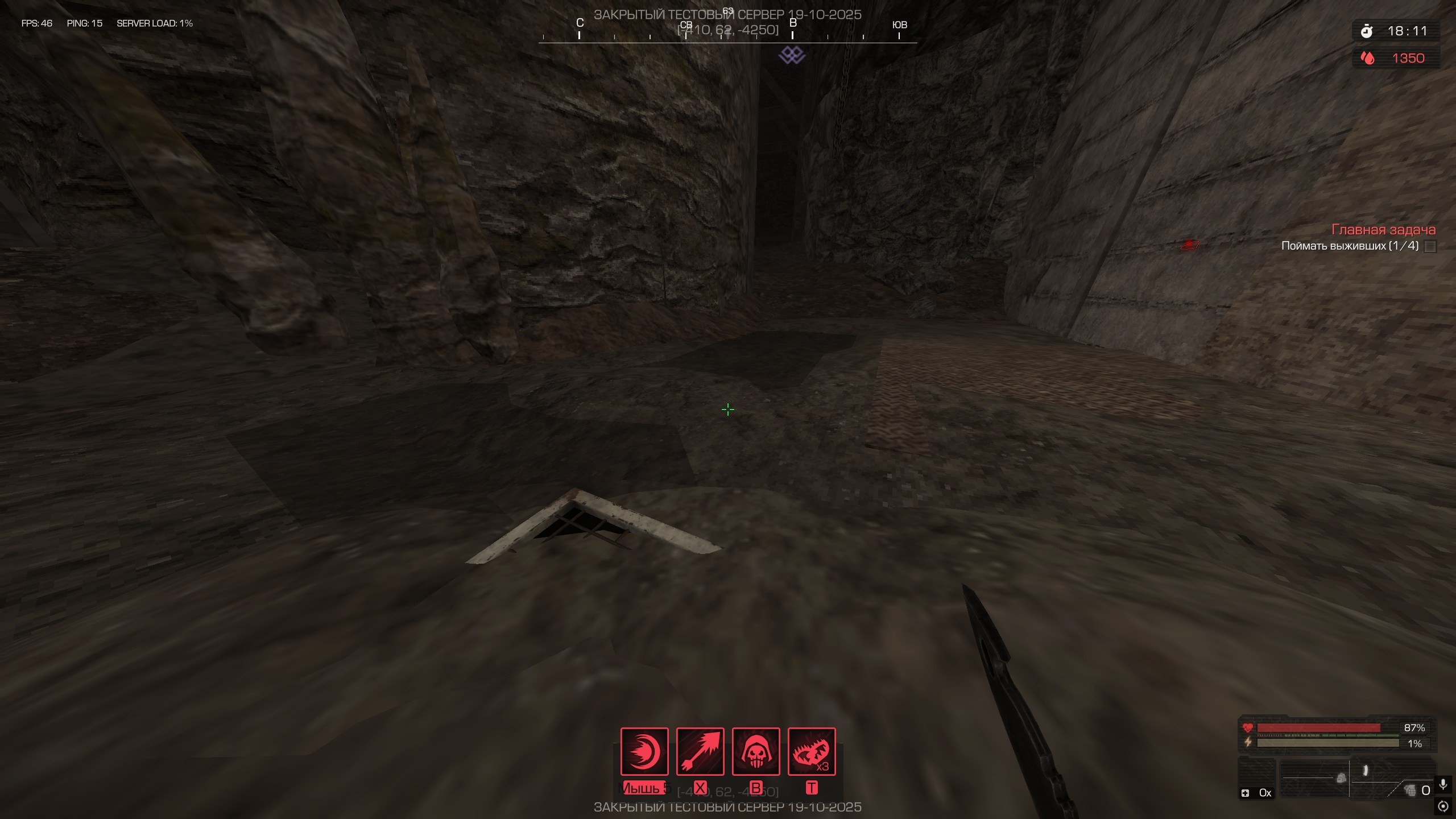Click the main objective catch survivors checkbox
Image resolution: width=1456 pixels, height=819 pixels.
point(1430,246)
